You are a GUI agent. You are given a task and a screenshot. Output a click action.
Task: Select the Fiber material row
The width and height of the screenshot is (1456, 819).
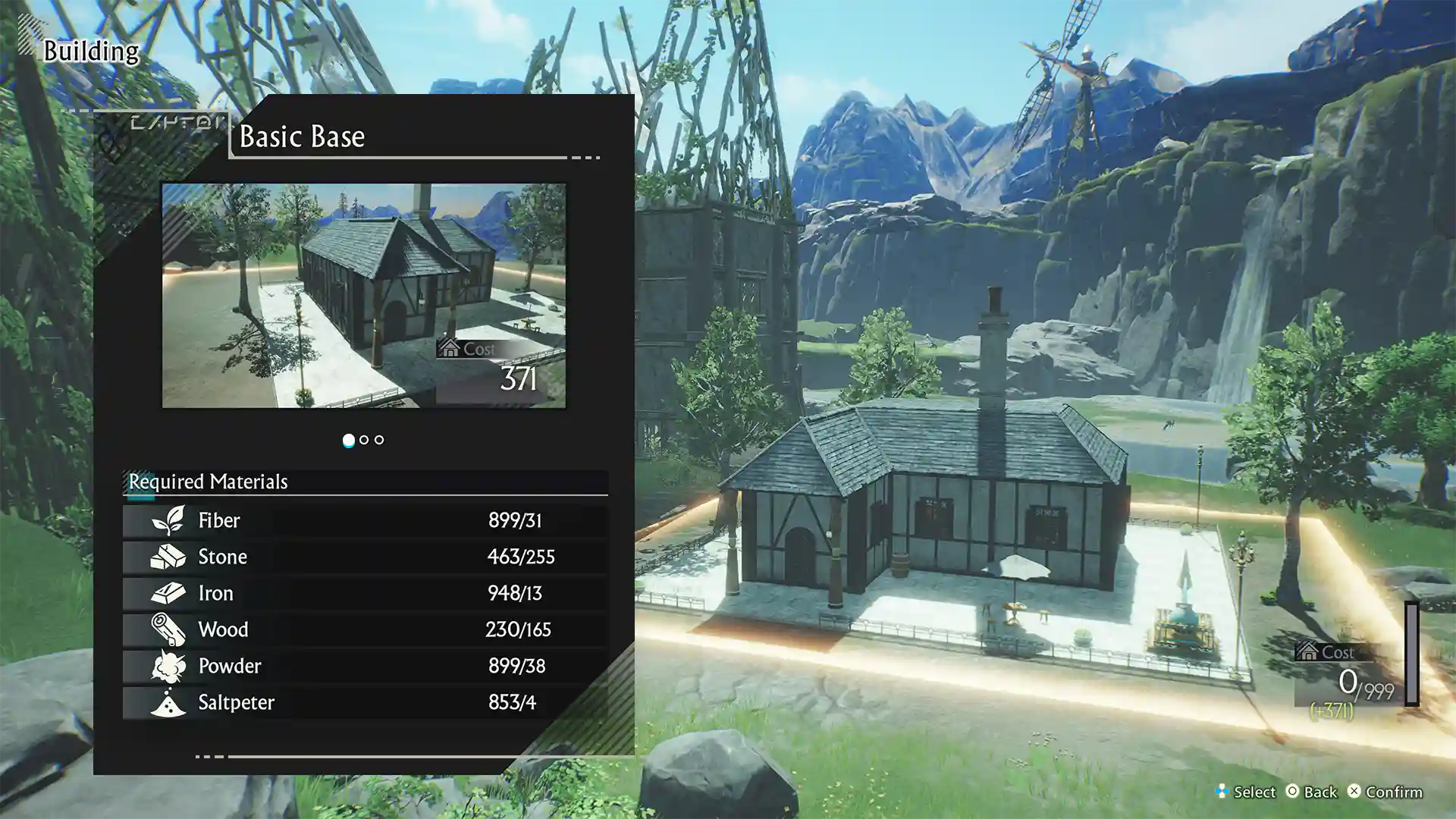tap(365, 520)
